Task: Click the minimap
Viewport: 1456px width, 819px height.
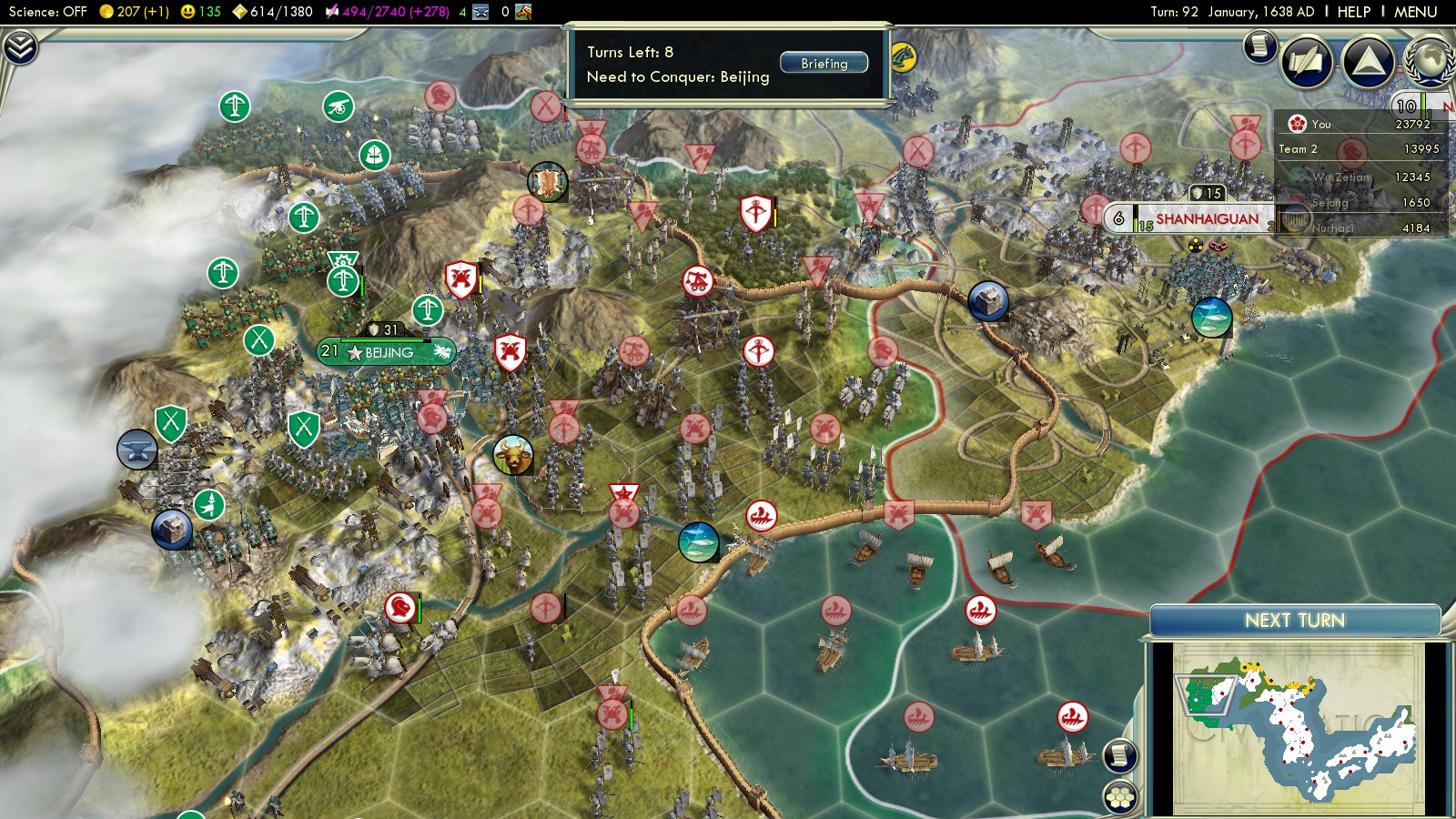Action: [x=1298, y=726]
